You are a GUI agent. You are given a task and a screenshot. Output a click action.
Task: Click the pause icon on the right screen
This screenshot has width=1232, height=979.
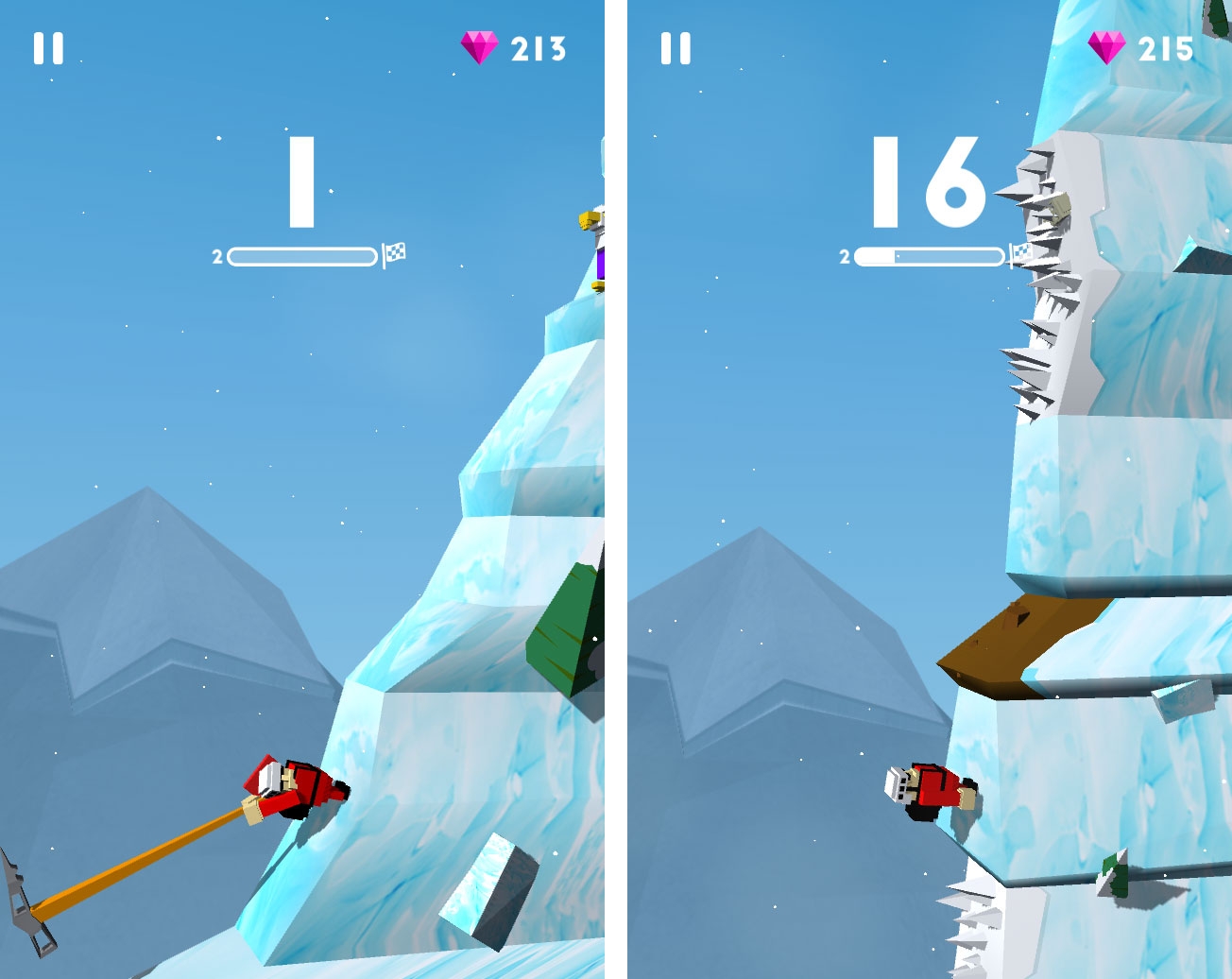point(676,46)
